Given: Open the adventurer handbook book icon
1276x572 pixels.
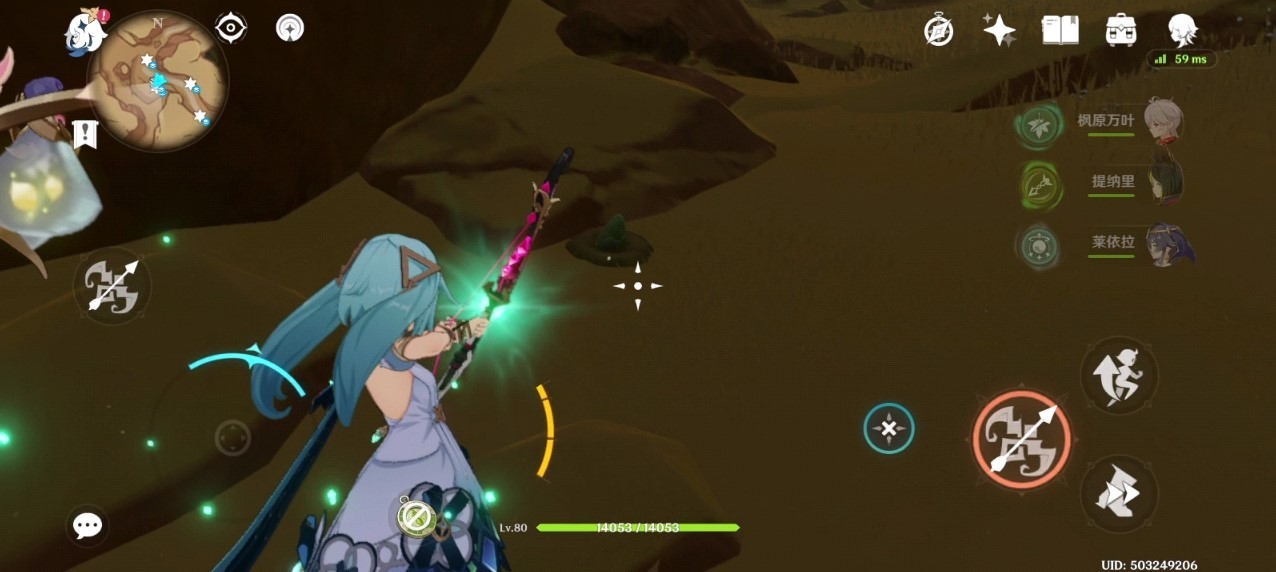Looking at the screenshot, I should tap(1060, 30).
